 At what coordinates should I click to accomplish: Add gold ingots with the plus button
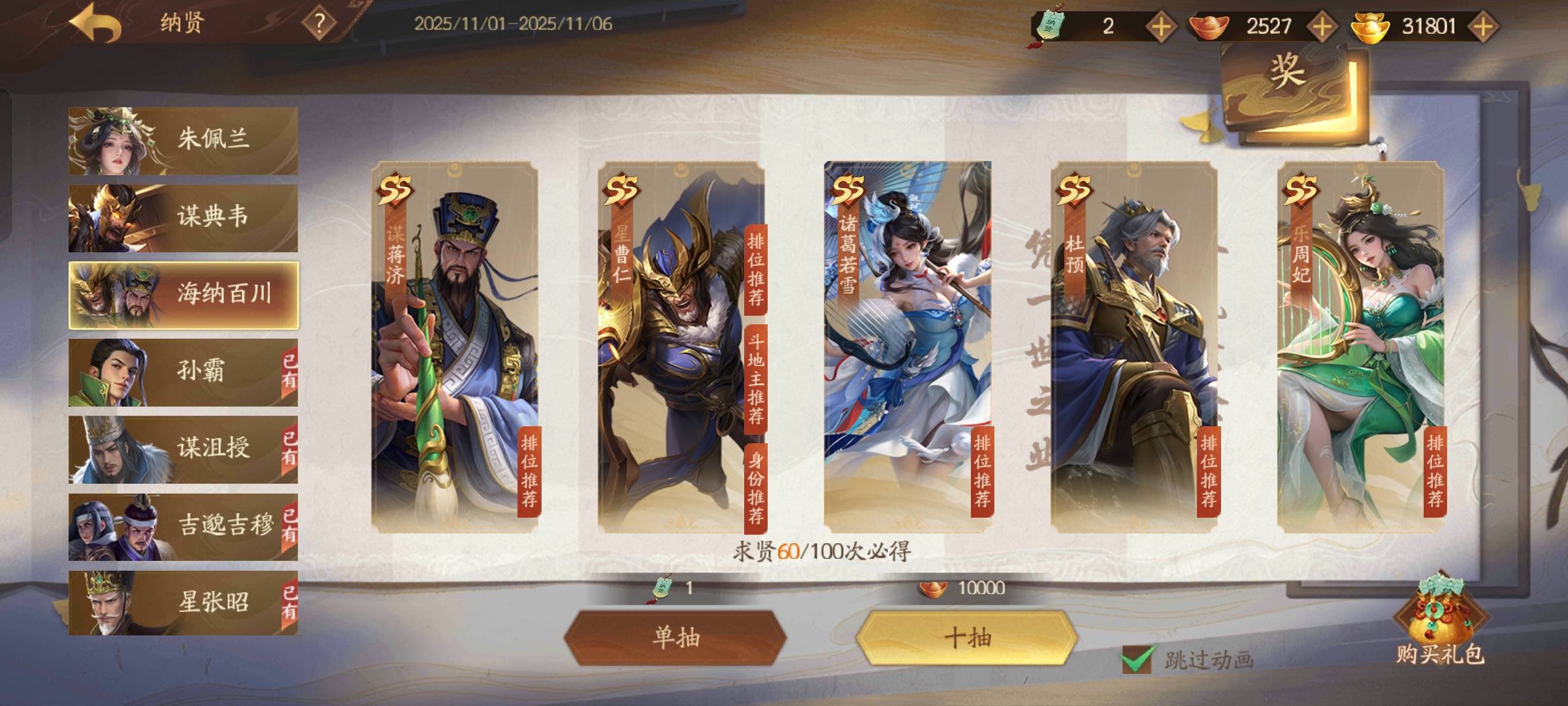tap(1482, 27)
